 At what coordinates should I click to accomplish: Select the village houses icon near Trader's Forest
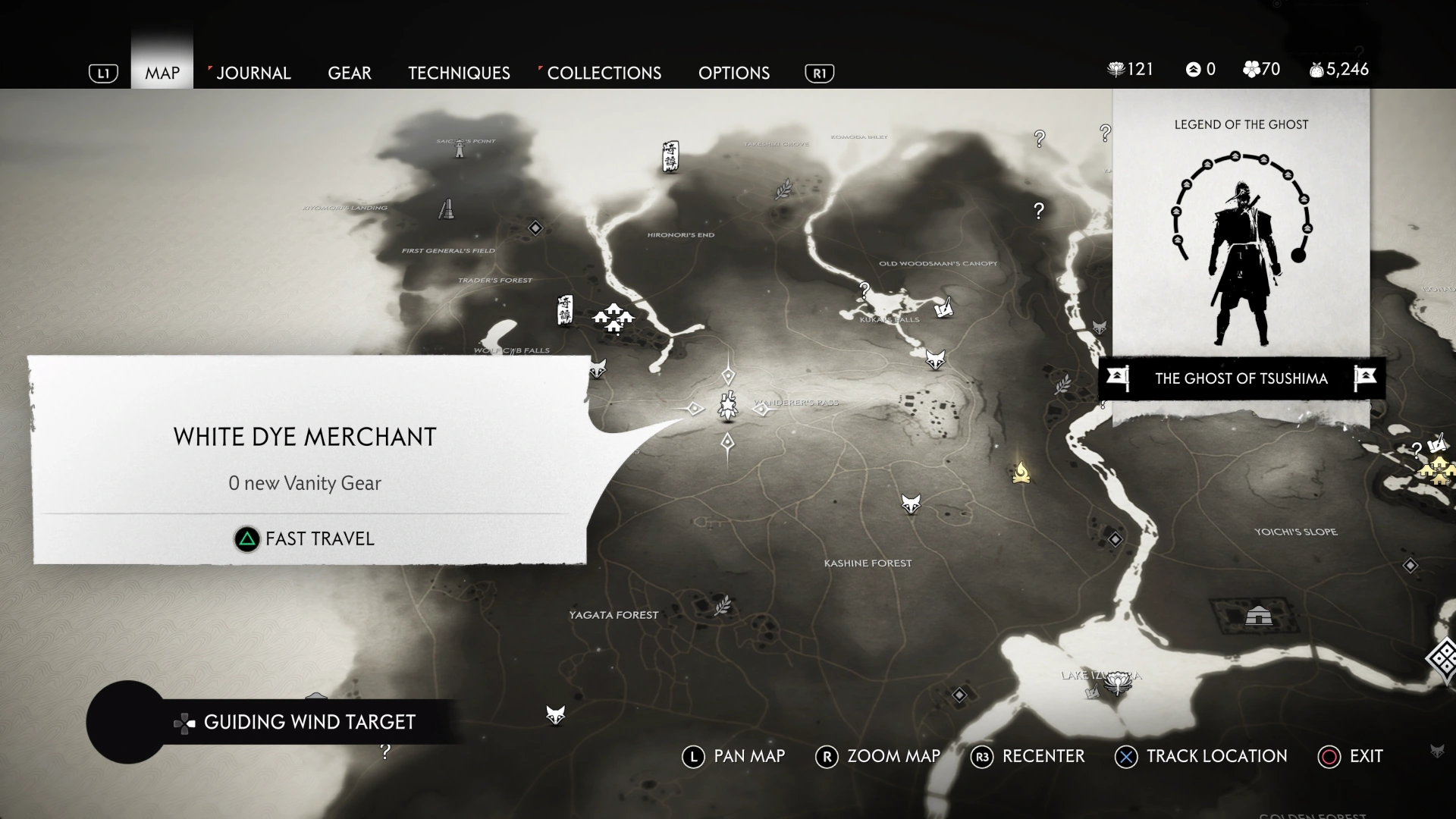(x=613, y=317)
